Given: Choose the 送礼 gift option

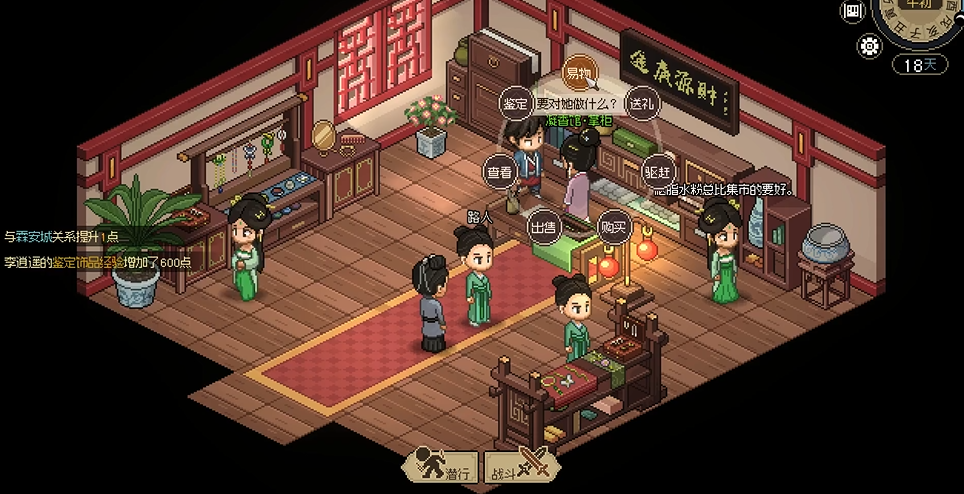Looking at the screenshot, I should point(640,103).
